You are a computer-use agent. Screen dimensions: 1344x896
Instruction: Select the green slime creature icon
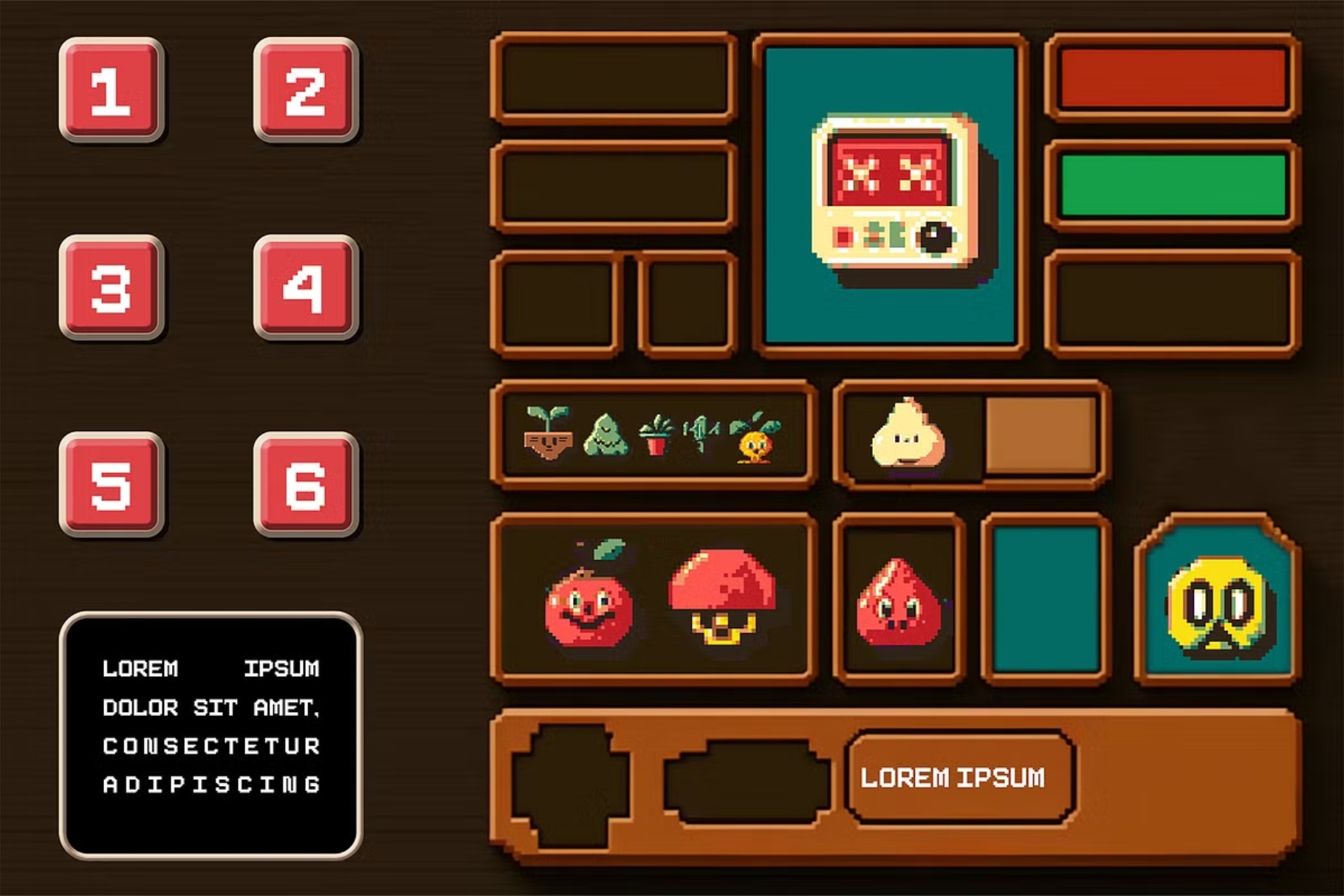pyautogui.click(x=607, y=435)
